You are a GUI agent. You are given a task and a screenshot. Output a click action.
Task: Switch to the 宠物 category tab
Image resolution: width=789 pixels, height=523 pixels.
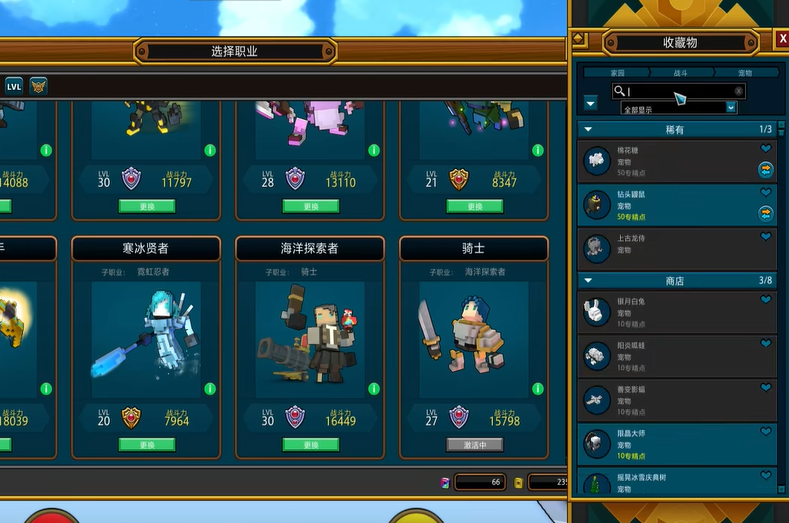745,73
